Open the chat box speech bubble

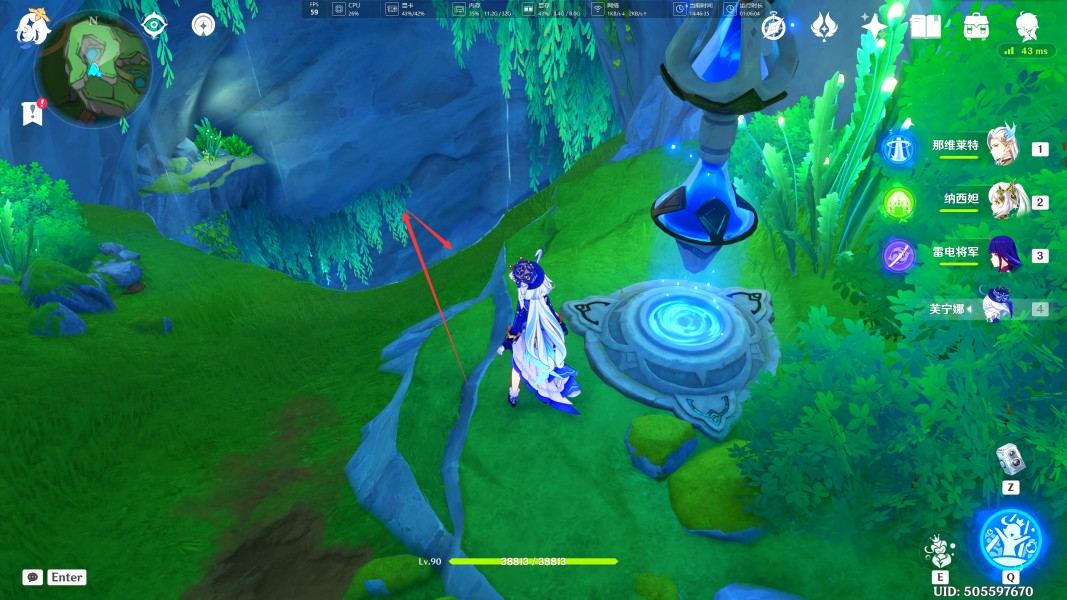[x=33, y=577]
